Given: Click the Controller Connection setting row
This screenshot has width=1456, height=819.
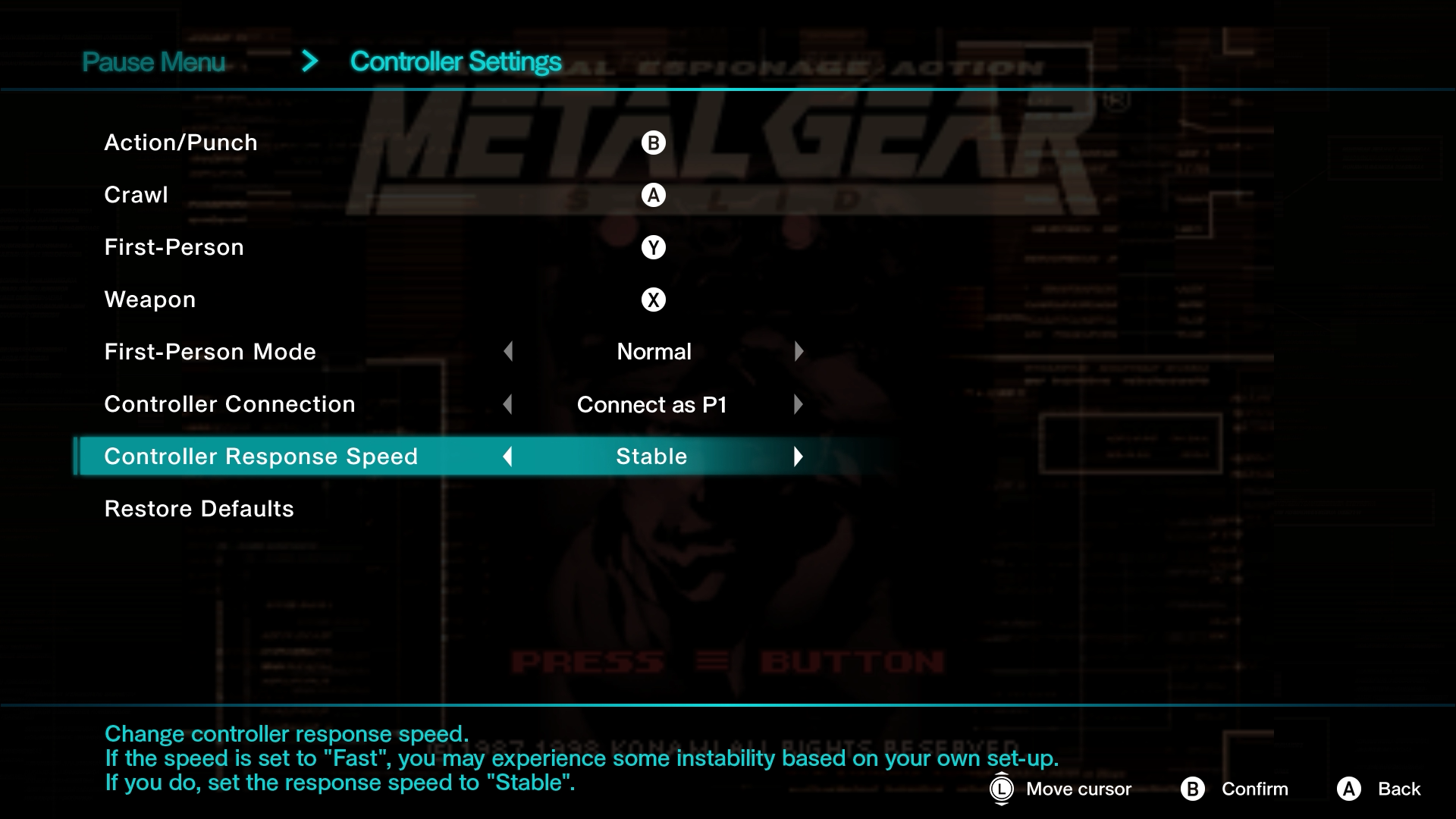Looking at the screenshot, I should [230, 403].
